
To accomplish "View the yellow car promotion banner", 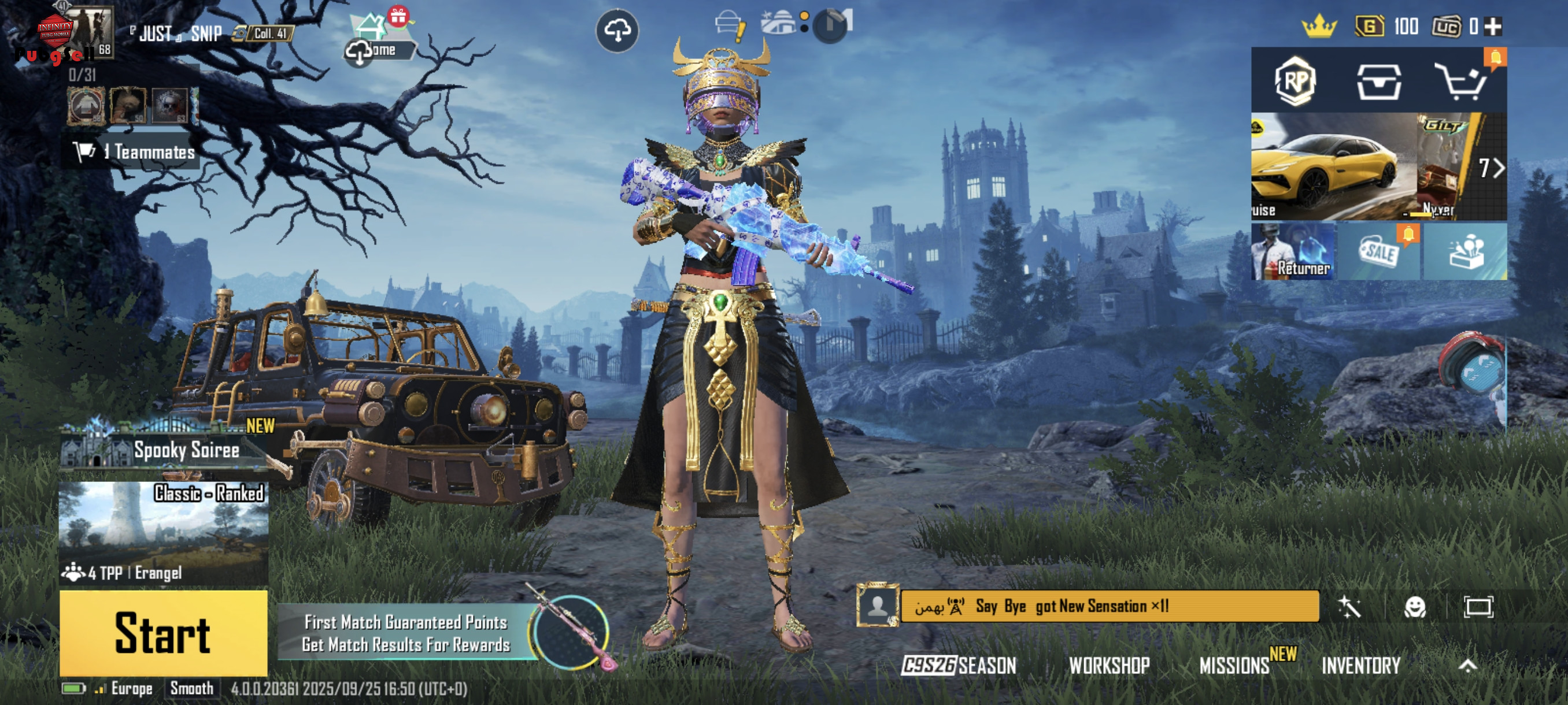I will pos(1333,166).
